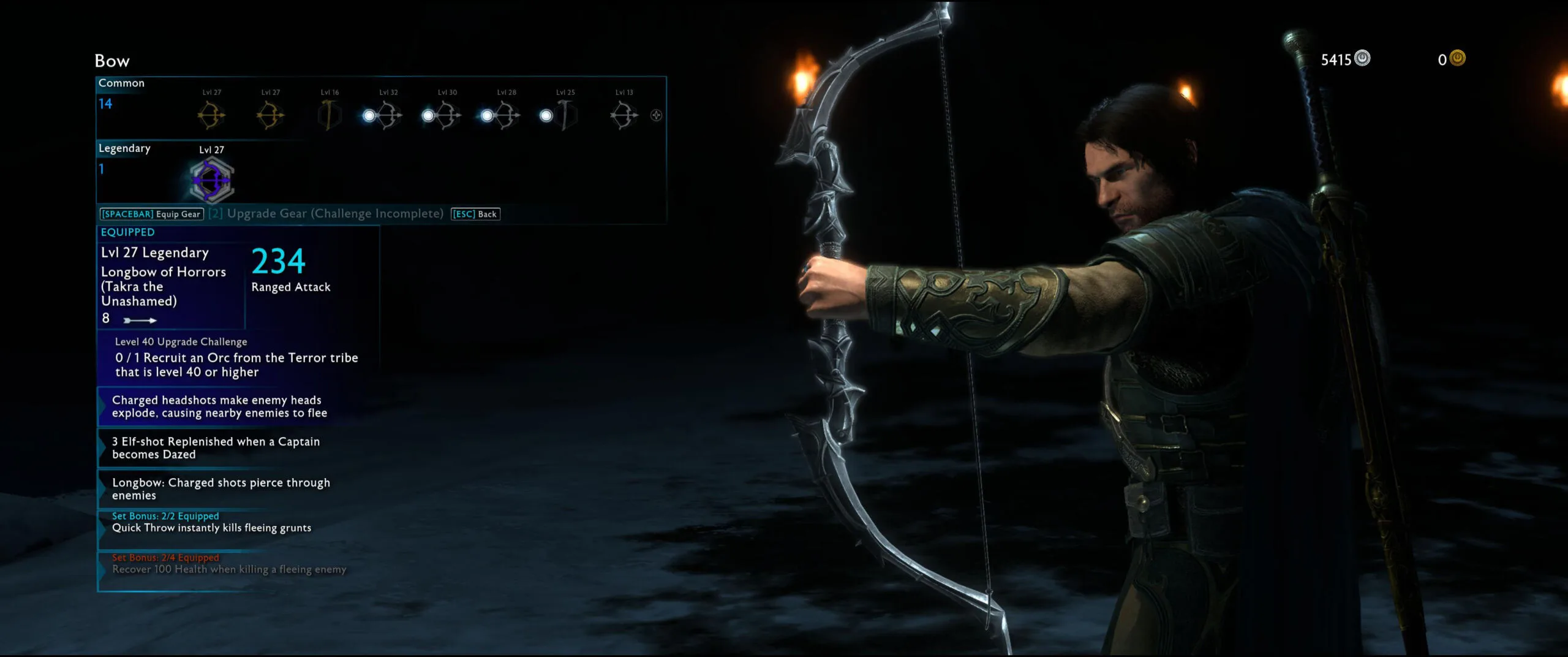Click the round icon ending the Common row
The height and width of the screenshot is (657, 1568).
(656, 115)
